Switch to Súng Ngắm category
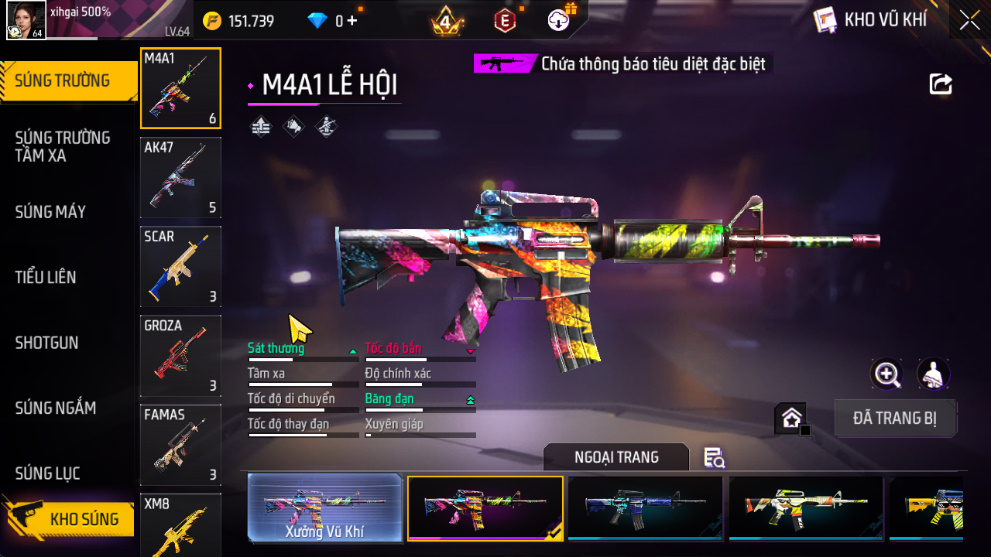 click(55, 408)
